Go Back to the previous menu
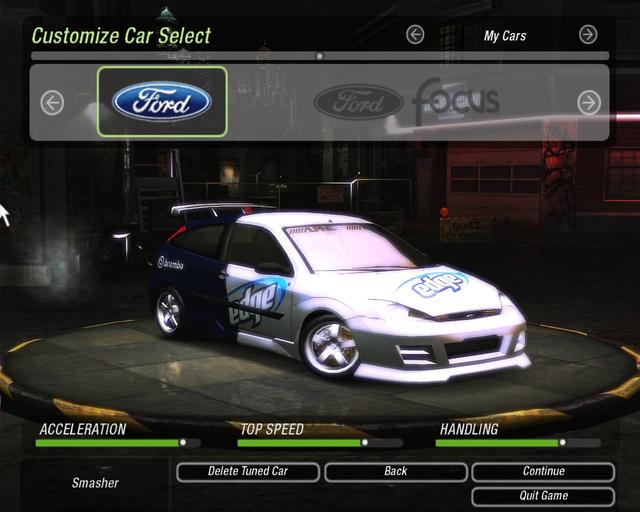Image resolution: width=640 pixels, height=512 pixels. click(396, 472)
